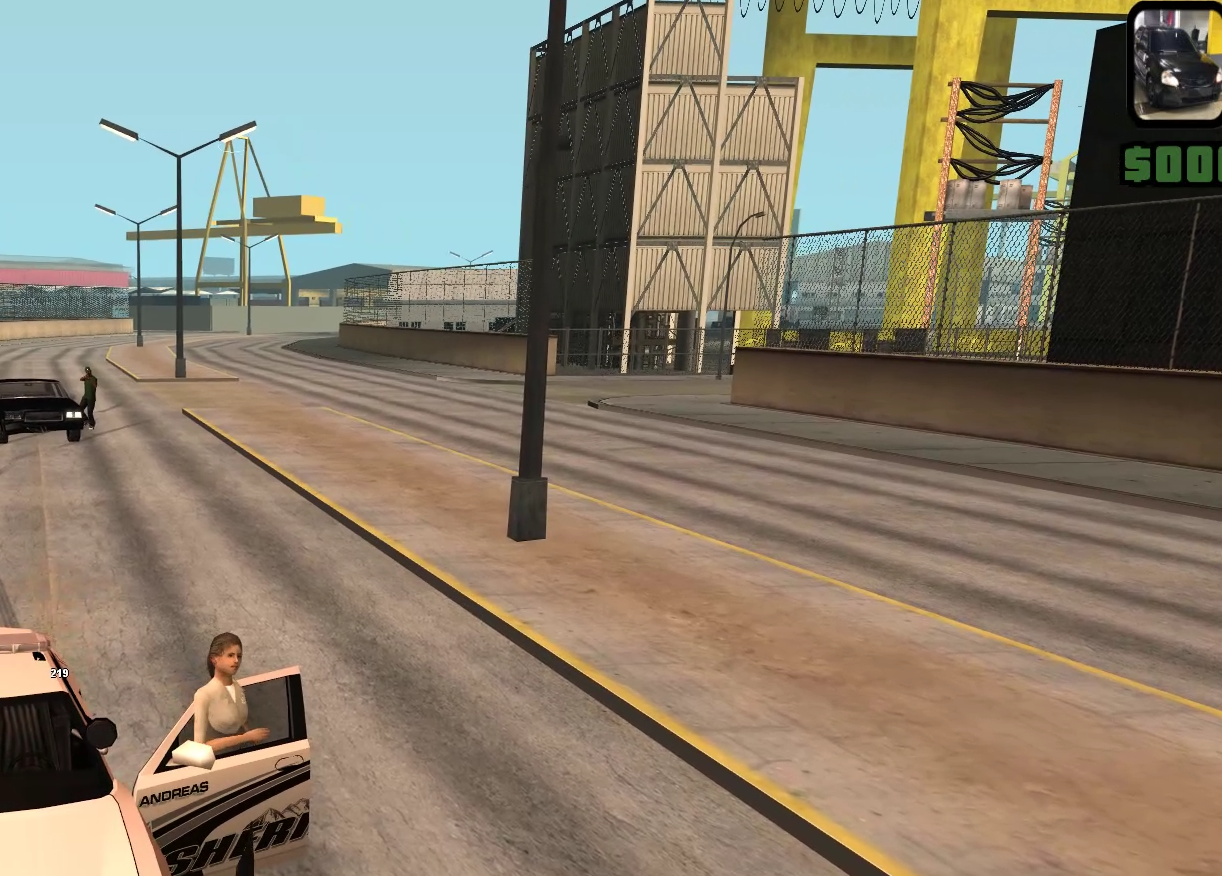Image resolution: width=1222 pixels, height=876 pixels.
Task: Click the black car HUD icon
Action: point(1178,62)
